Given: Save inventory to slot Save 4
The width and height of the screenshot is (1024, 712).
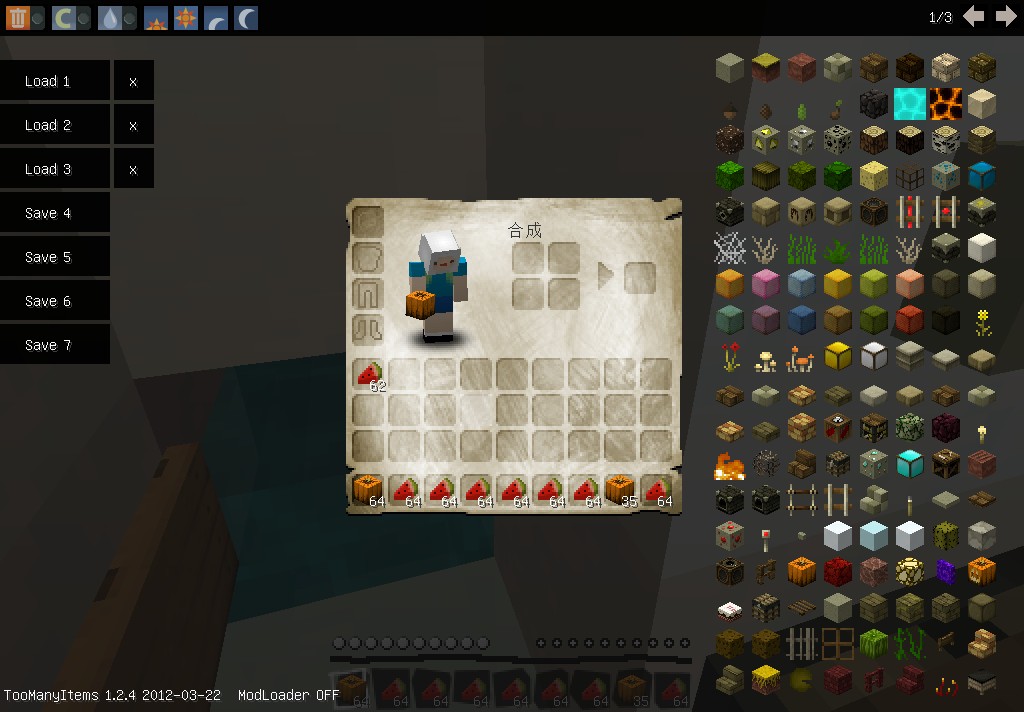Looking at the screenshot, I should click(x=54, y=213).
